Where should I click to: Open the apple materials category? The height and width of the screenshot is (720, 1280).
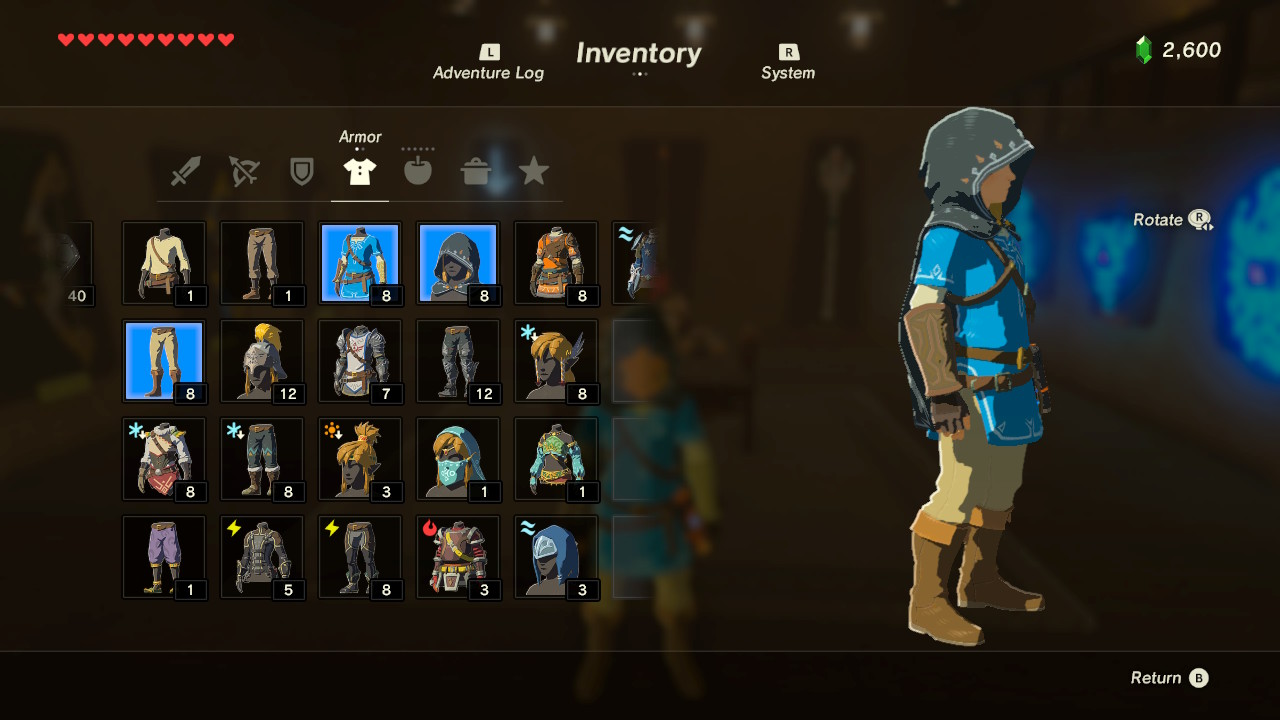click(x=418, y=171)
